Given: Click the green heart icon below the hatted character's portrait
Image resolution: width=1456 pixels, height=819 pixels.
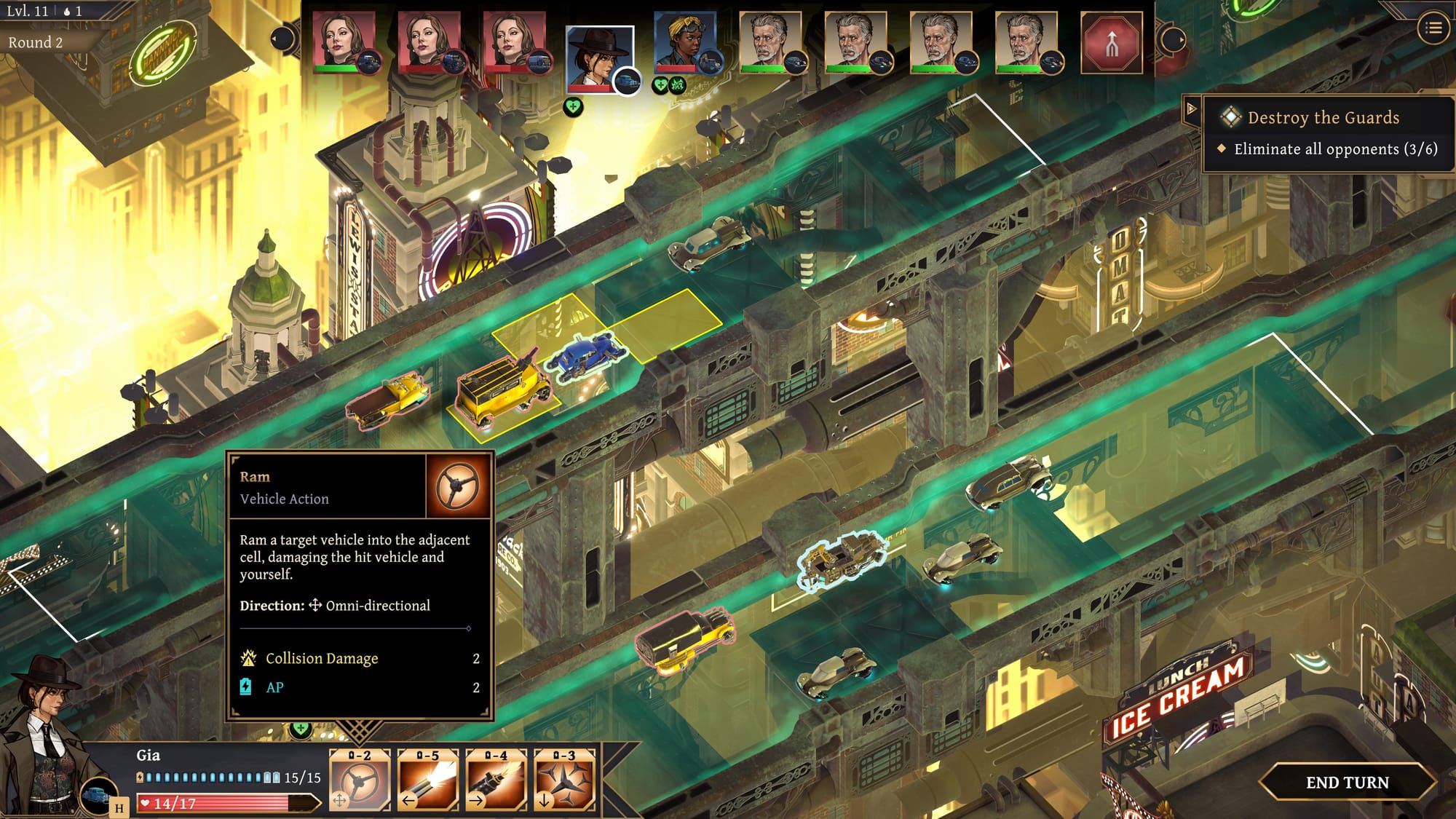Looking at the screenshot, I should click(574, 108).
